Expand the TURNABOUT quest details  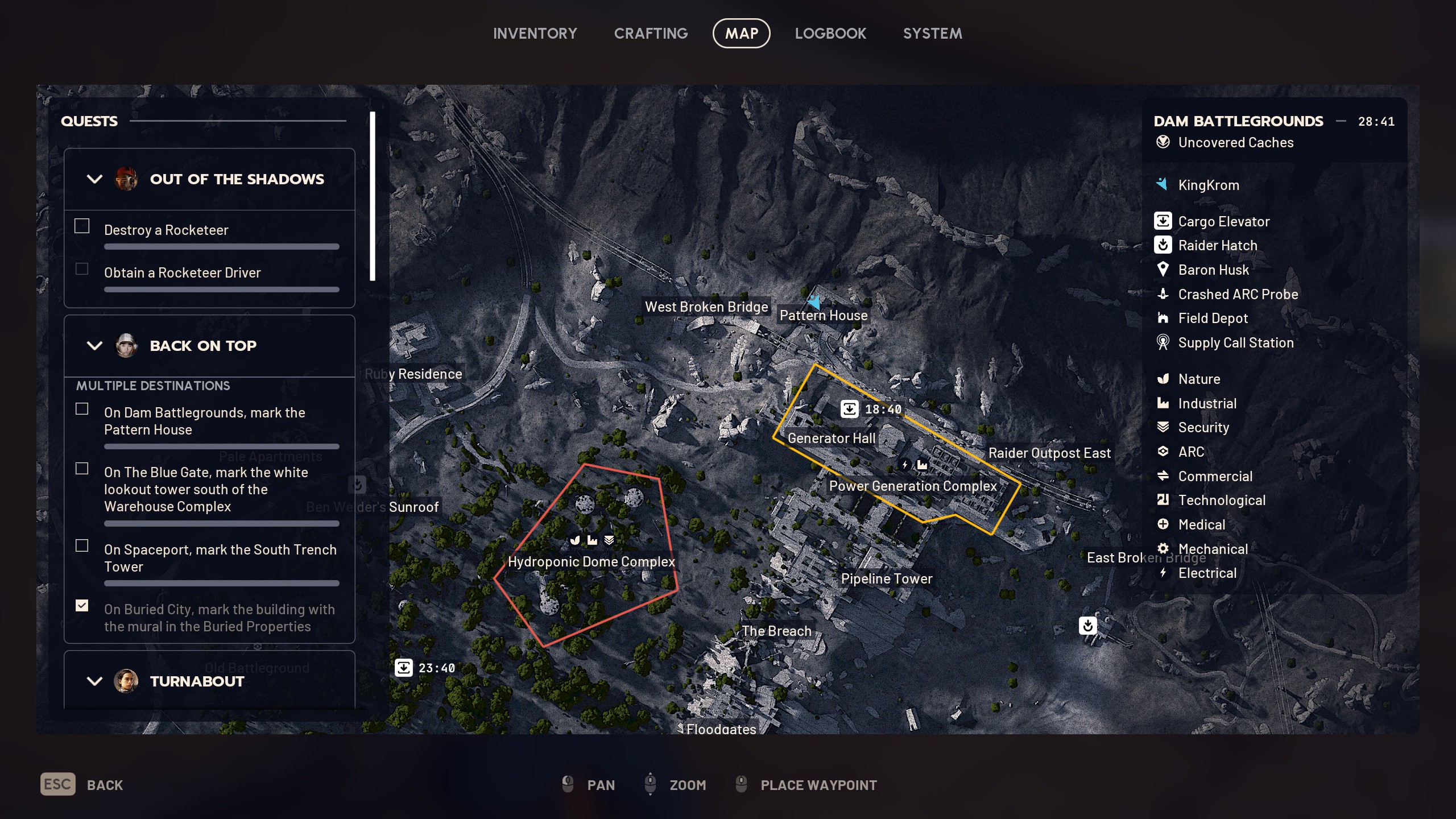pos(94,681)
